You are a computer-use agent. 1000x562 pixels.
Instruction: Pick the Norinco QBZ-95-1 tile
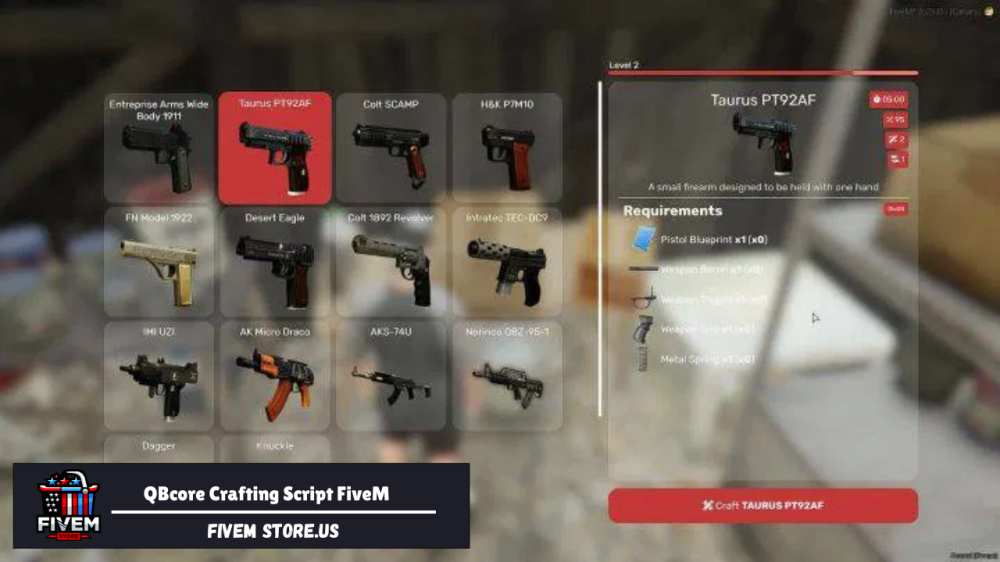(506, 376)
